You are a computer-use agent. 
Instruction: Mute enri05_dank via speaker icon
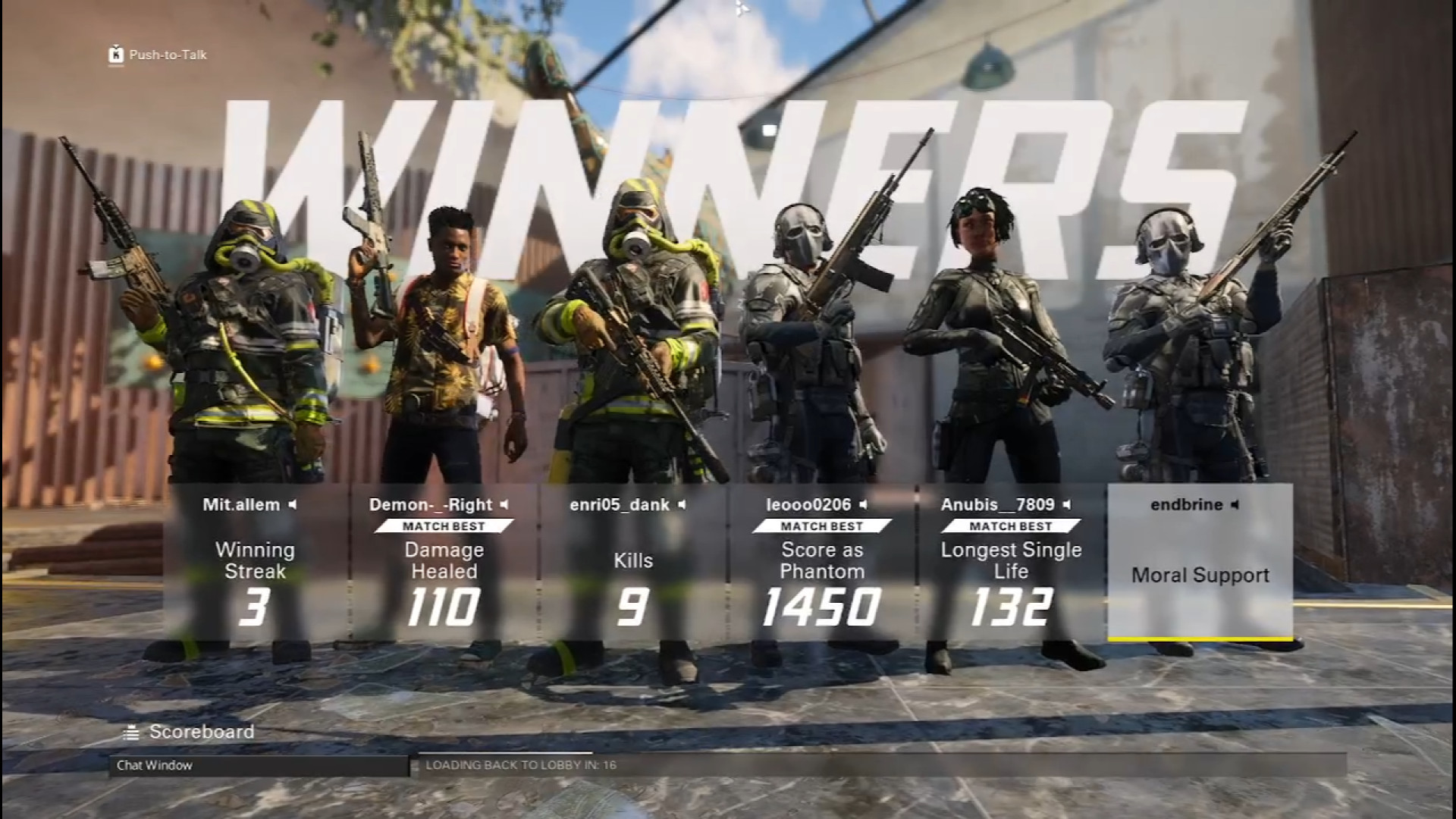click(x=682, y=505)
